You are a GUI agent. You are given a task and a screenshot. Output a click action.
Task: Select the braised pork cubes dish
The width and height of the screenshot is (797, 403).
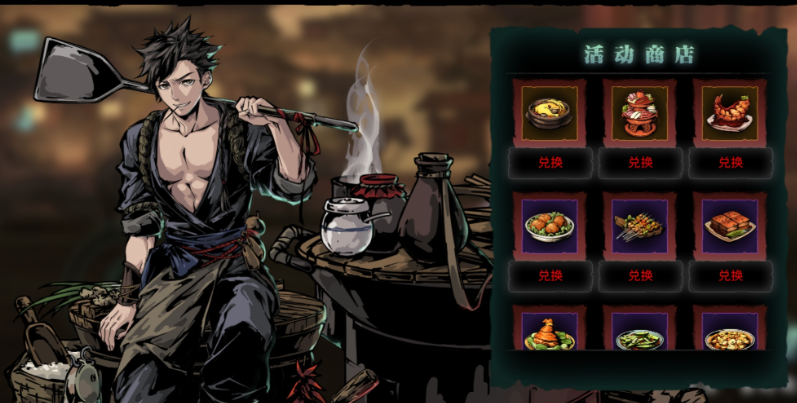[730, 226]
